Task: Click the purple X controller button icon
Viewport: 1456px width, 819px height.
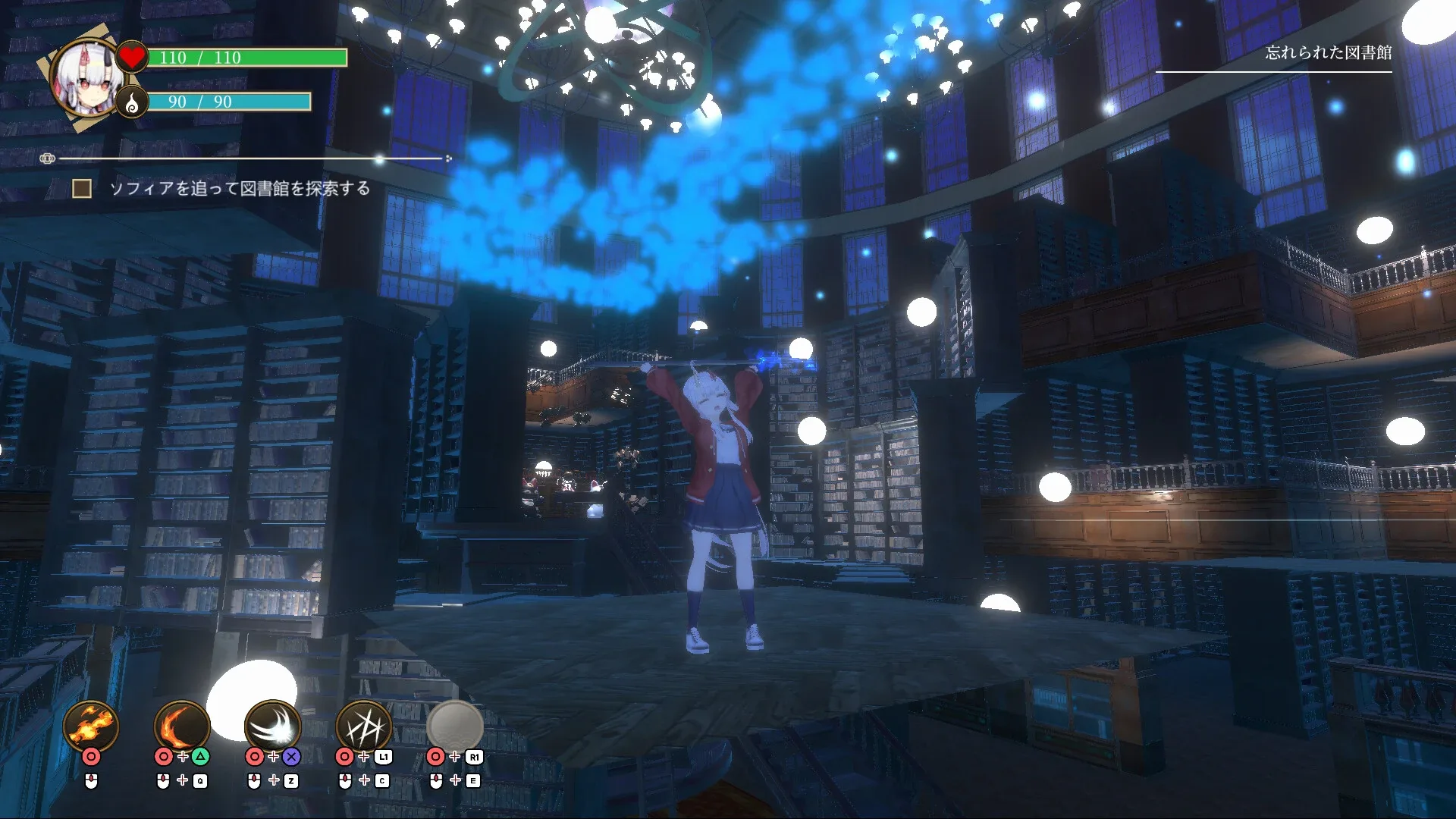Action: 290,756
